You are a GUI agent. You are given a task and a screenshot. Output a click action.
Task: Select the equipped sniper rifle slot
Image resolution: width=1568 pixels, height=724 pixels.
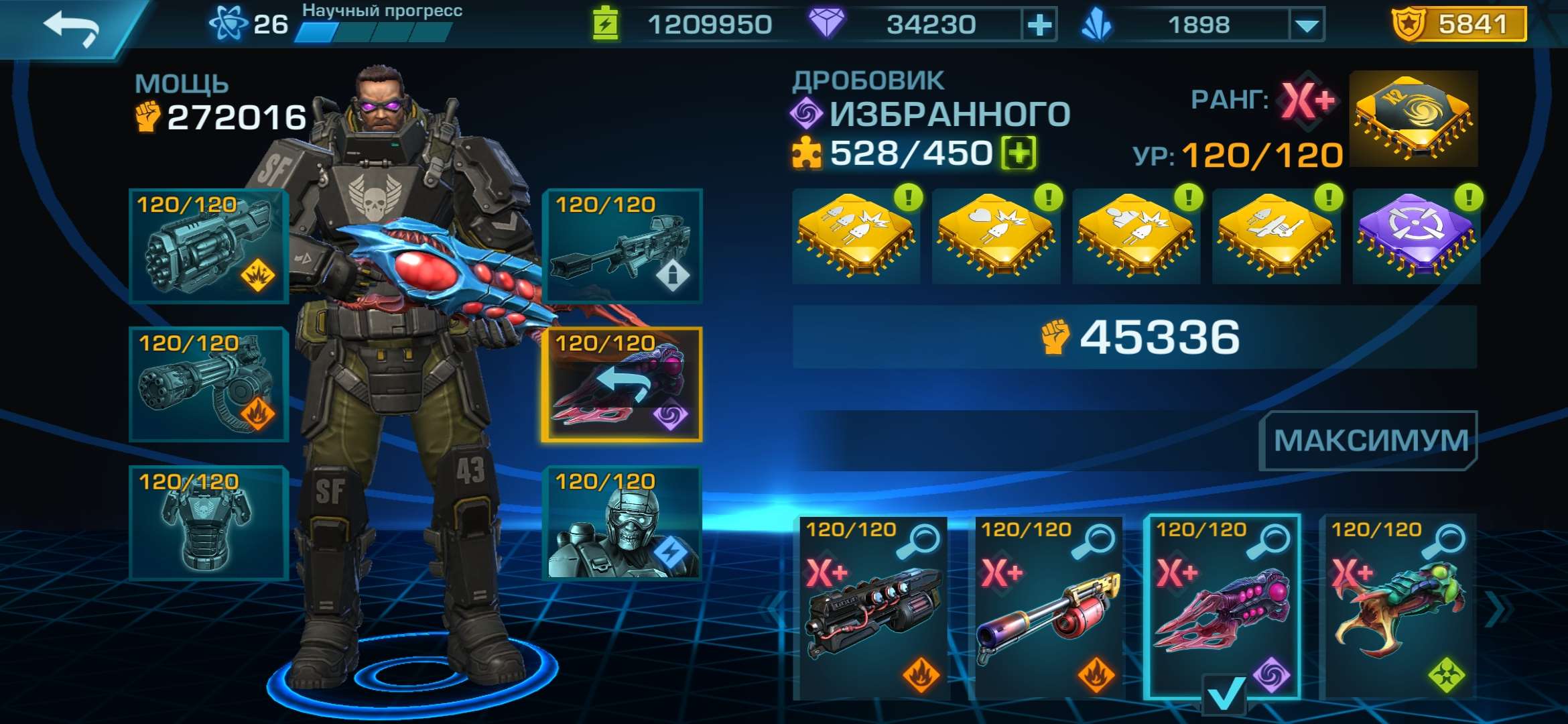(x=622, y=247)
